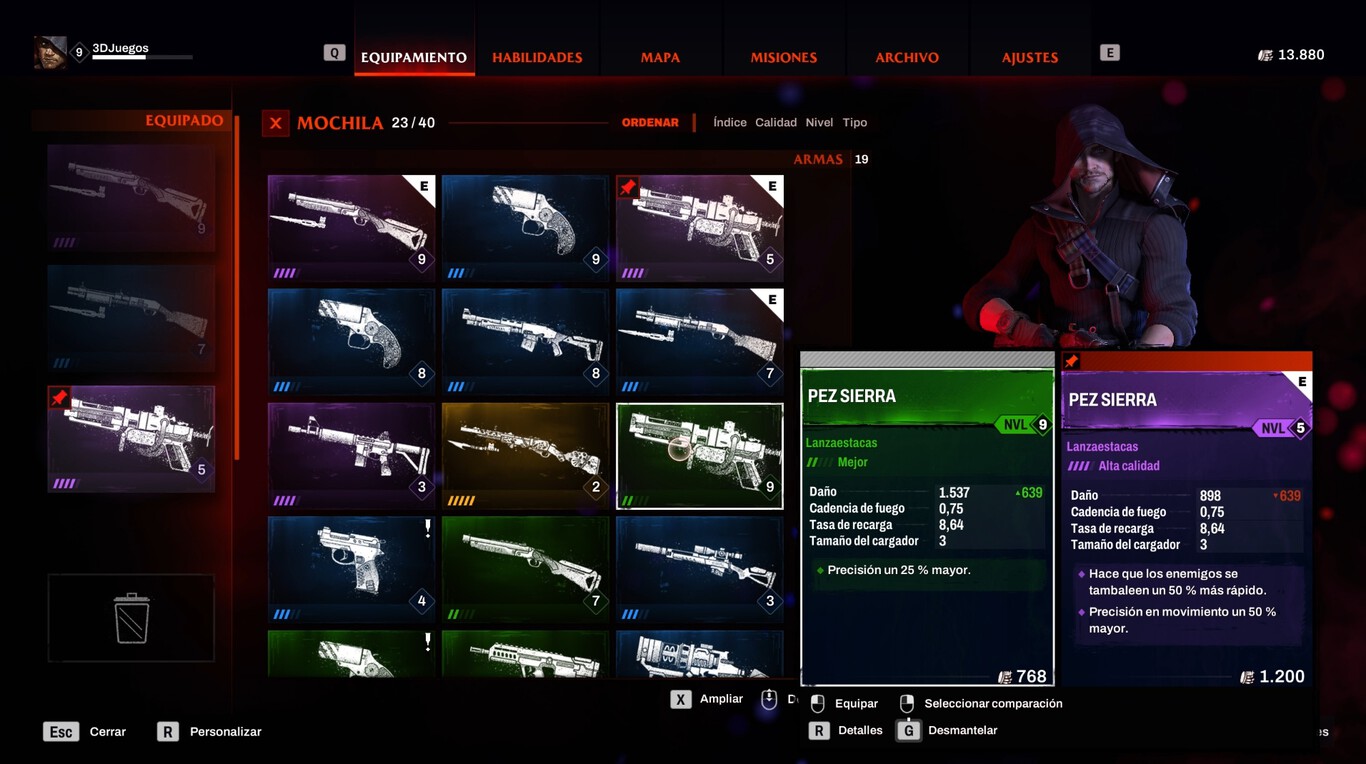Click Desmantelar to dismantle the weapon

point(963,730)
